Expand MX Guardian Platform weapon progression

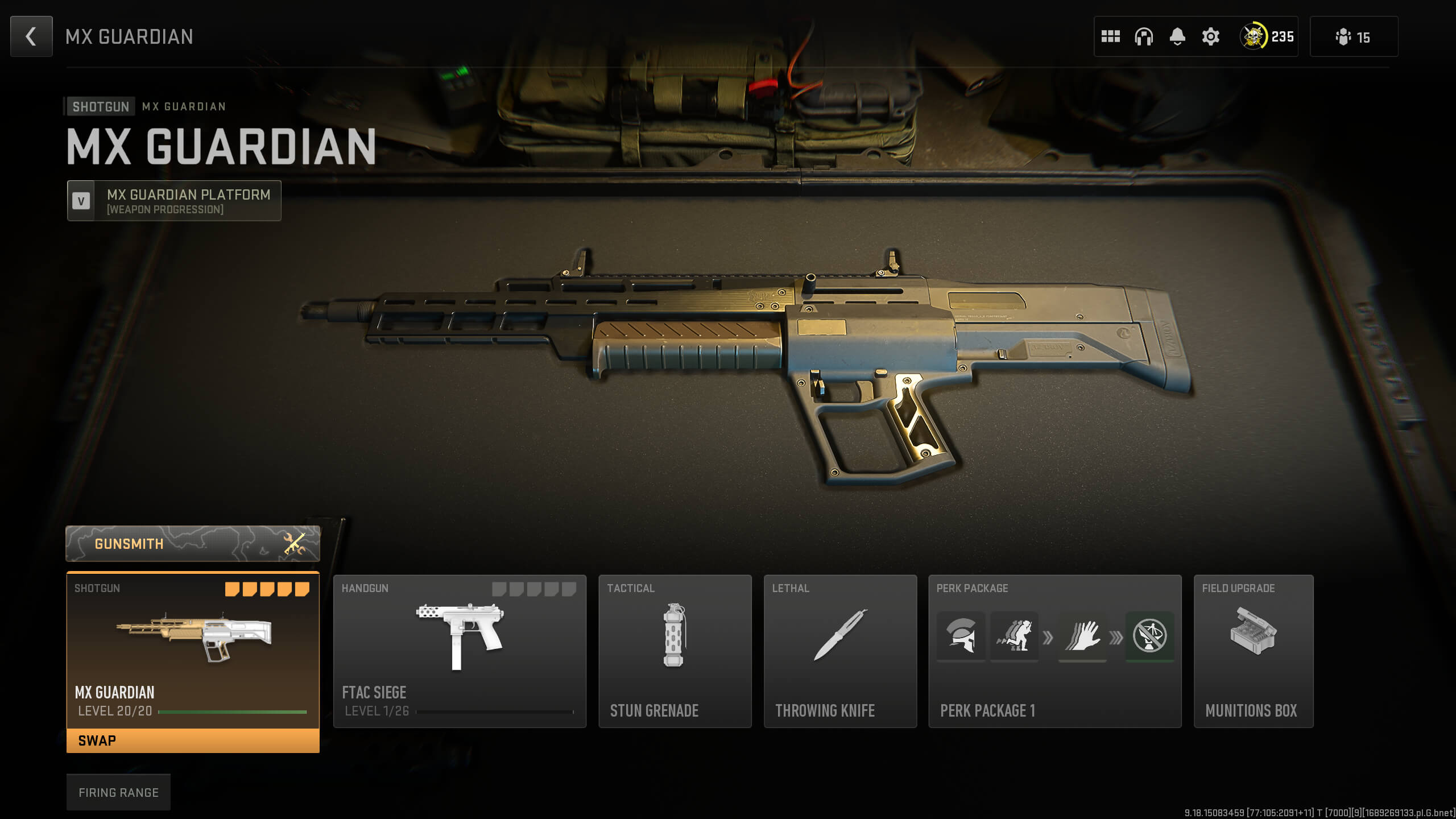pyautogui.click(x=173, y=200)
